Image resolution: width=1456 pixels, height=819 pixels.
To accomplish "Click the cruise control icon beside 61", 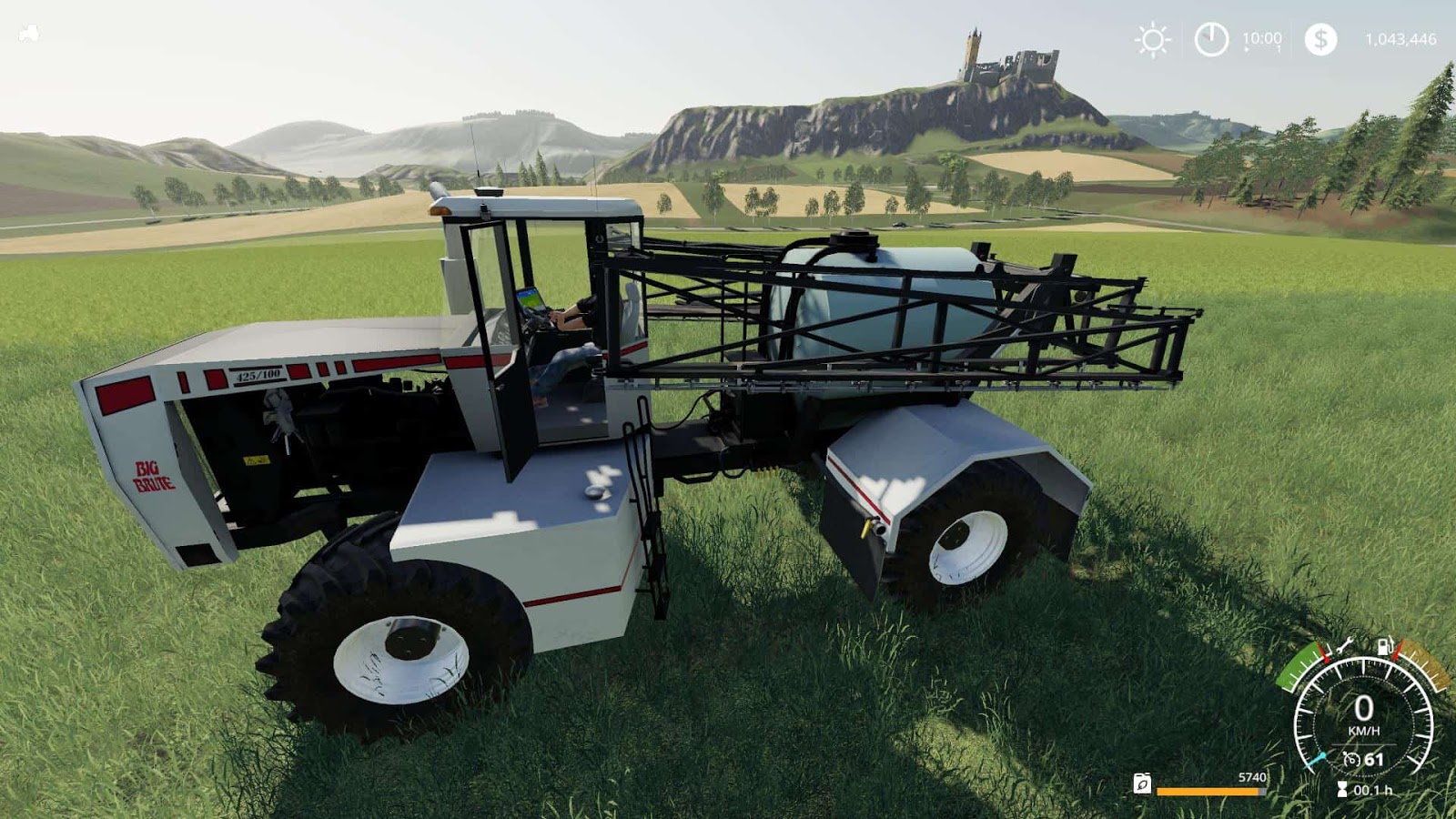I will point(1351,758).
